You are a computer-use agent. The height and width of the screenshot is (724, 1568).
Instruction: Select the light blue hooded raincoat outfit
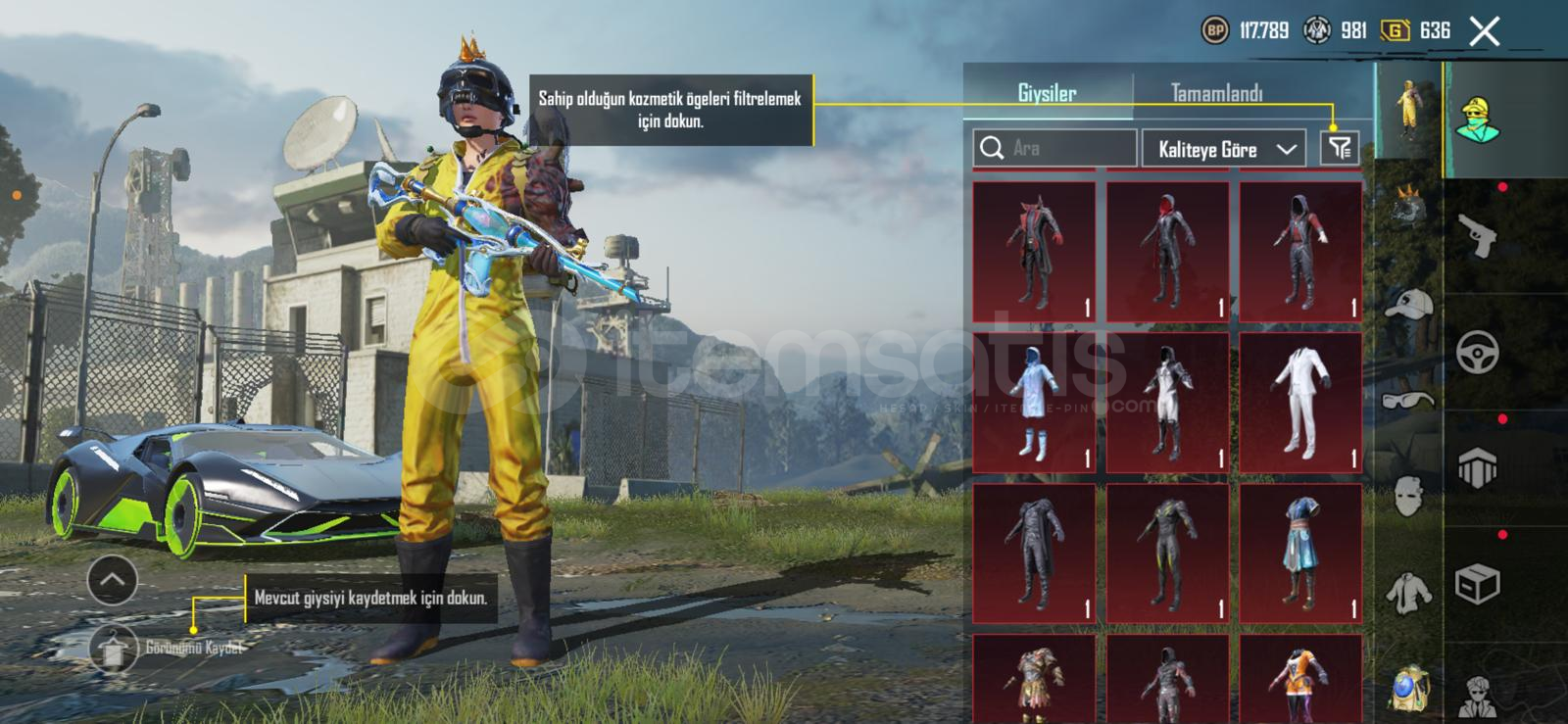(1034, 403)
